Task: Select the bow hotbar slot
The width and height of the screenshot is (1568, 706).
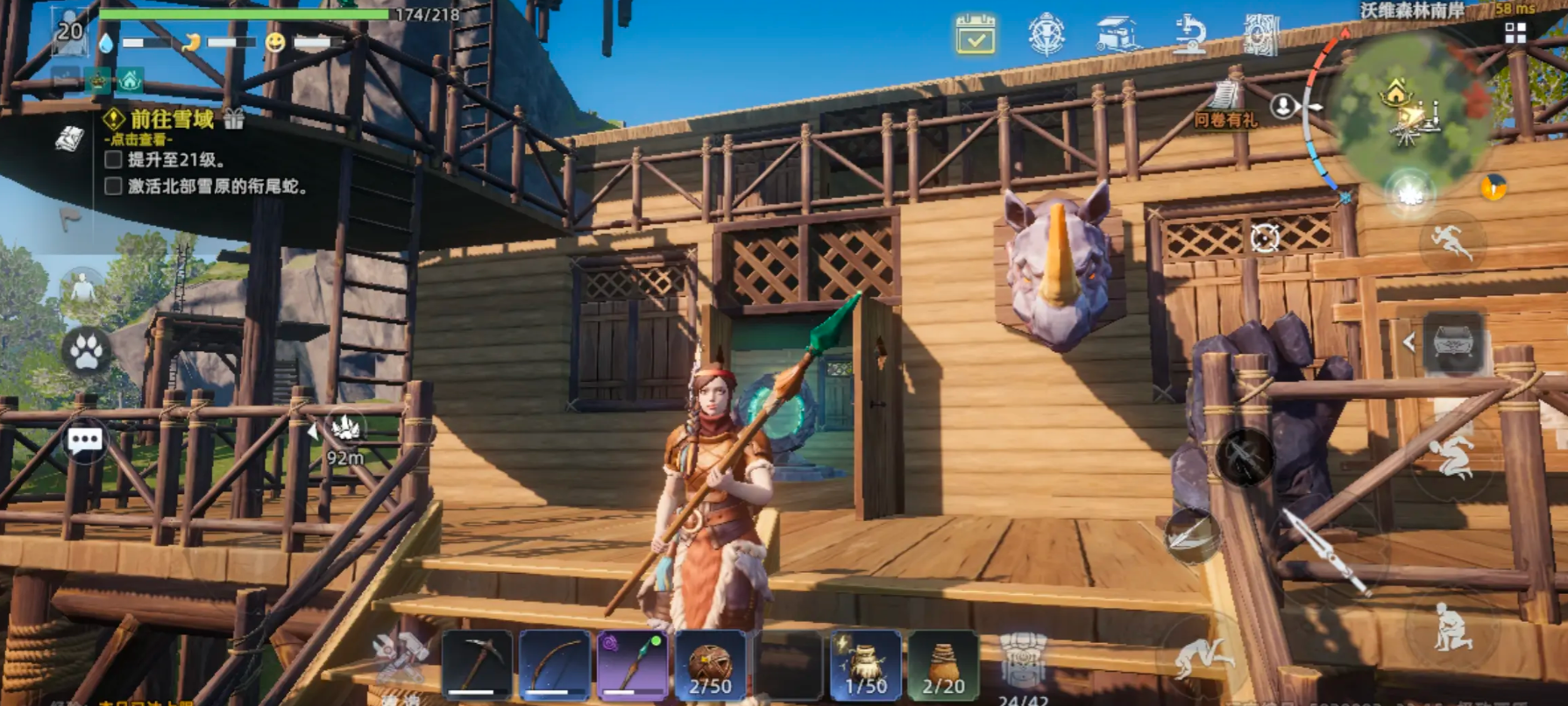Action: point(554,665)
